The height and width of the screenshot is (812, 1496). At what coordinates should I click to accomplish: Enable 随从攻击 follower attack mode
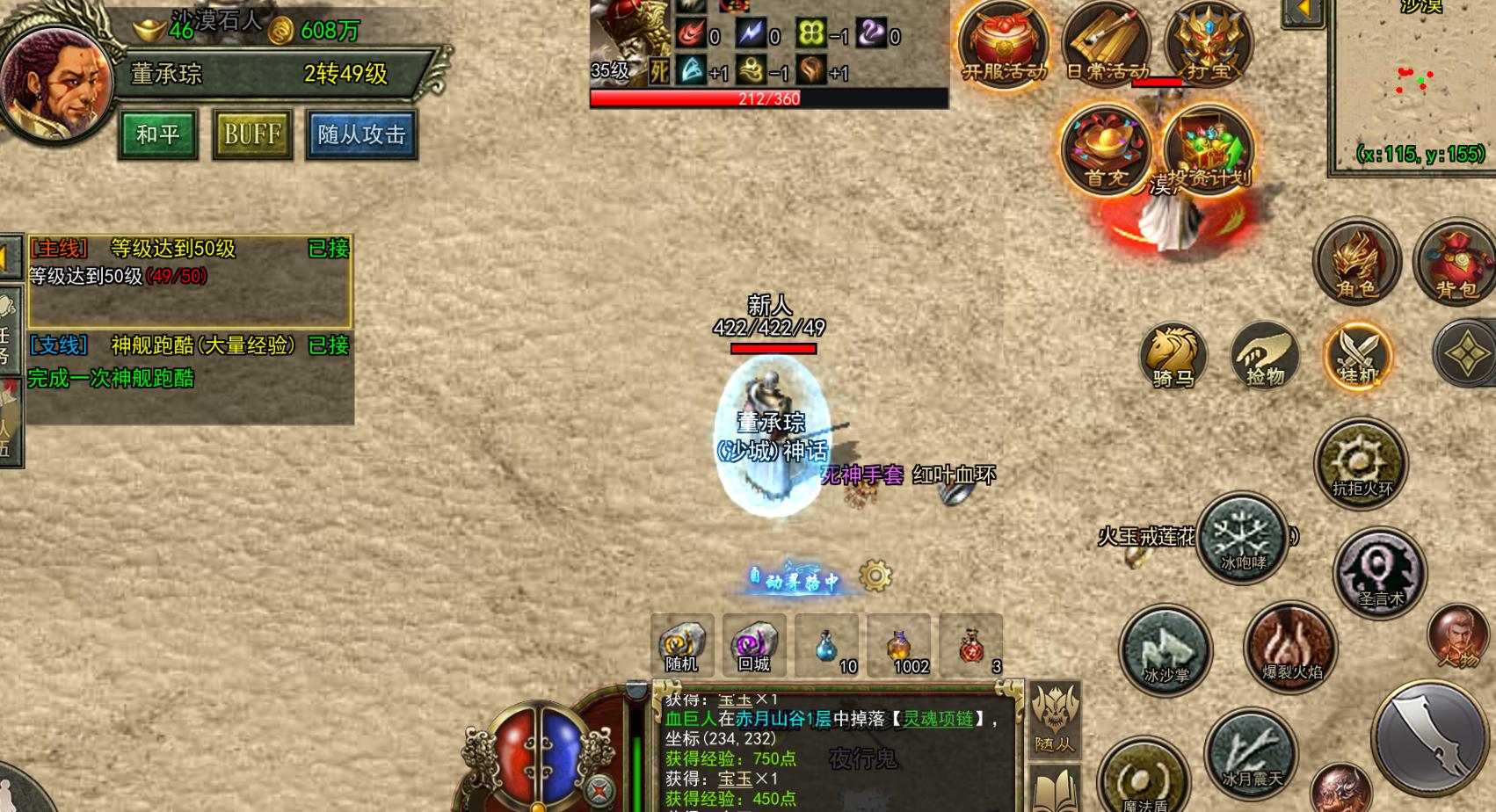[360, 134]
